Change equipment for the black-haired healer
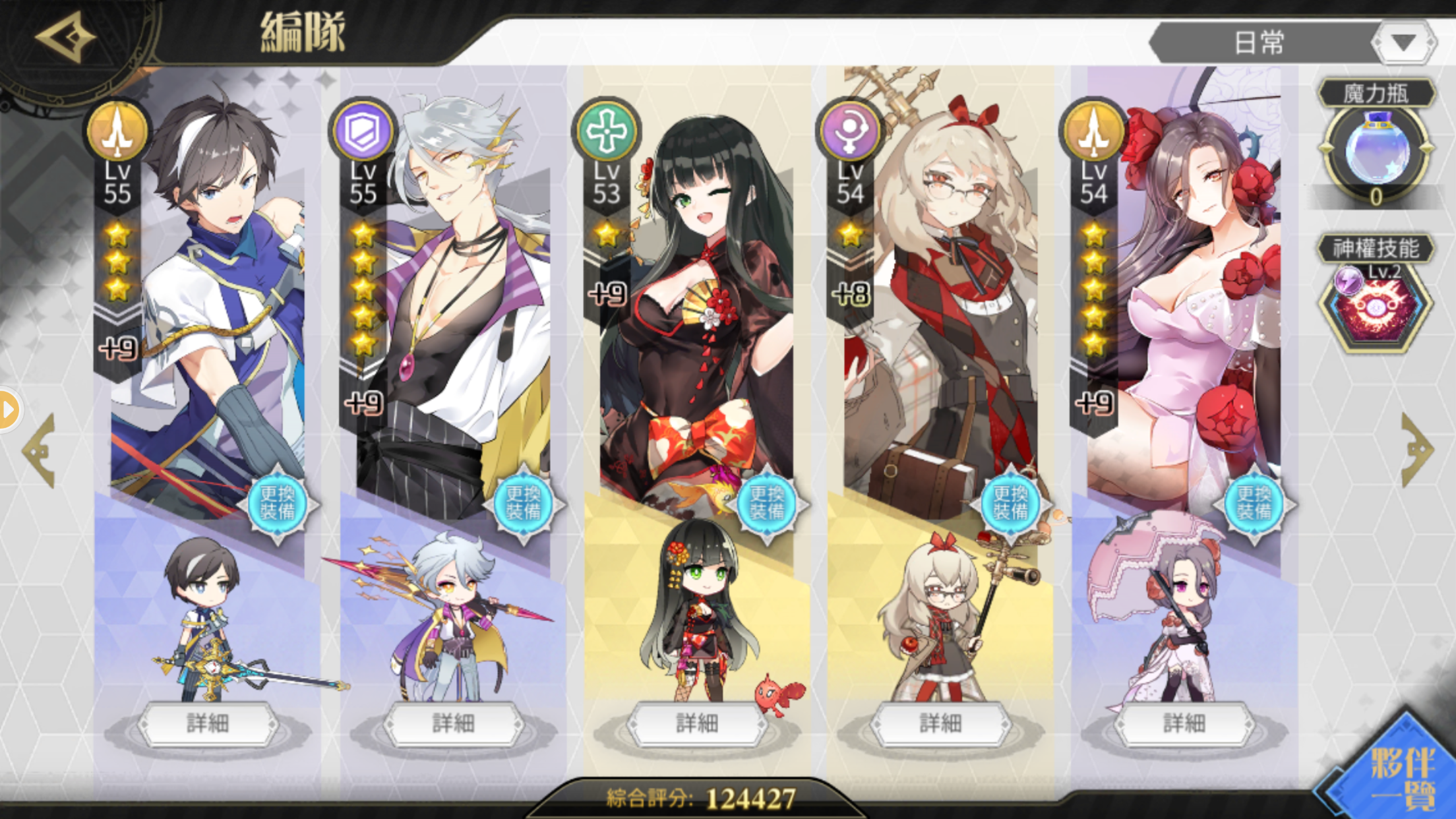Viewport: 1456px width, 819px height. point(766,503)
